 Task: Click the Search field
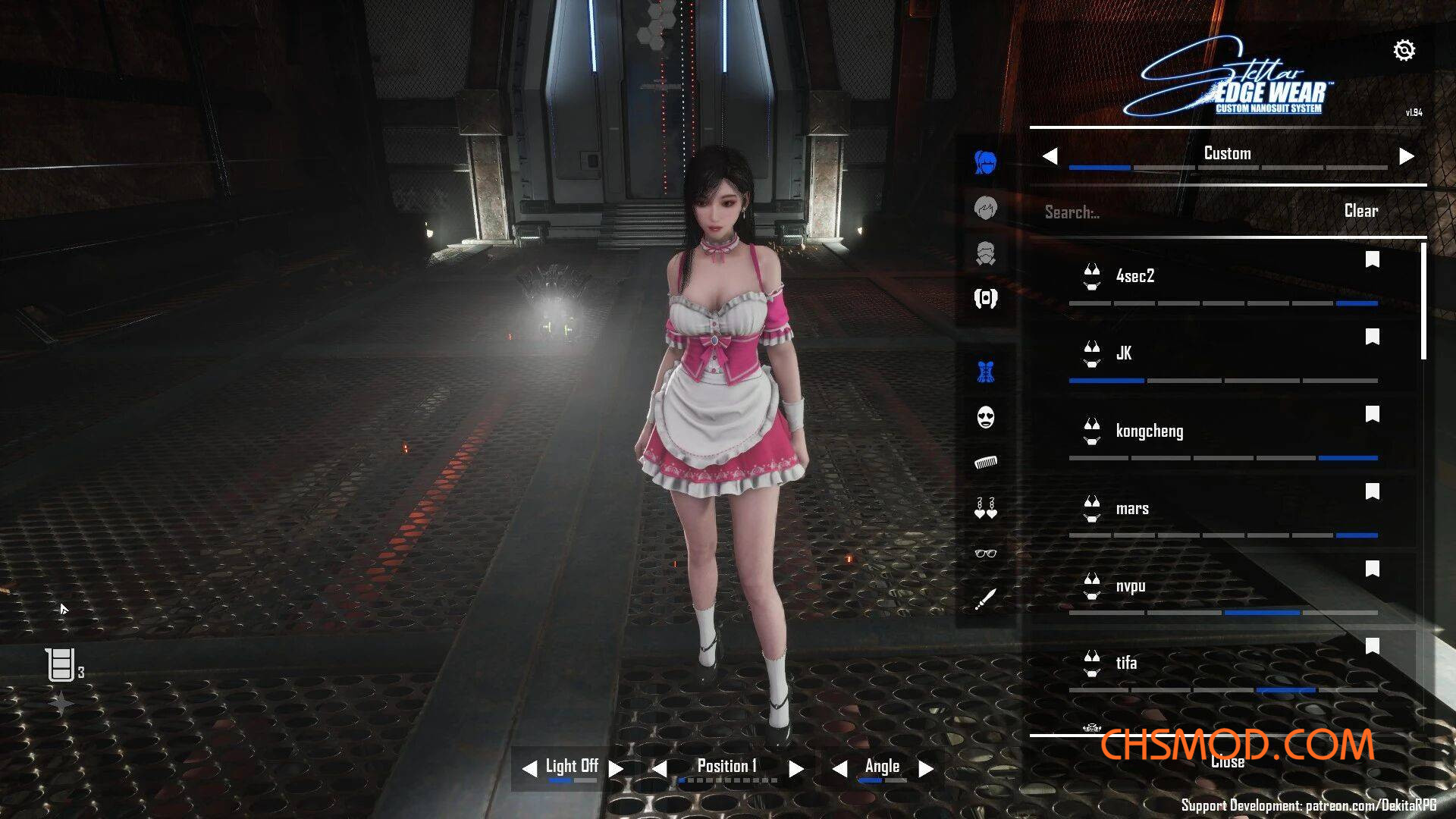pyautogui.click(x=1175, y=212)
